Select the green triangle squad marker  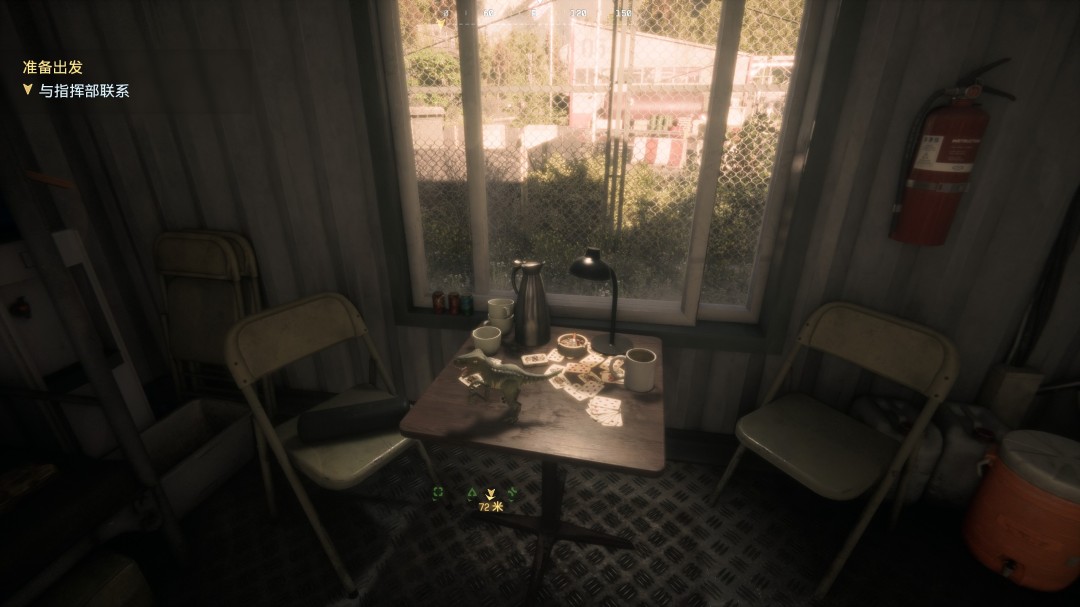[x=472, y=492]
